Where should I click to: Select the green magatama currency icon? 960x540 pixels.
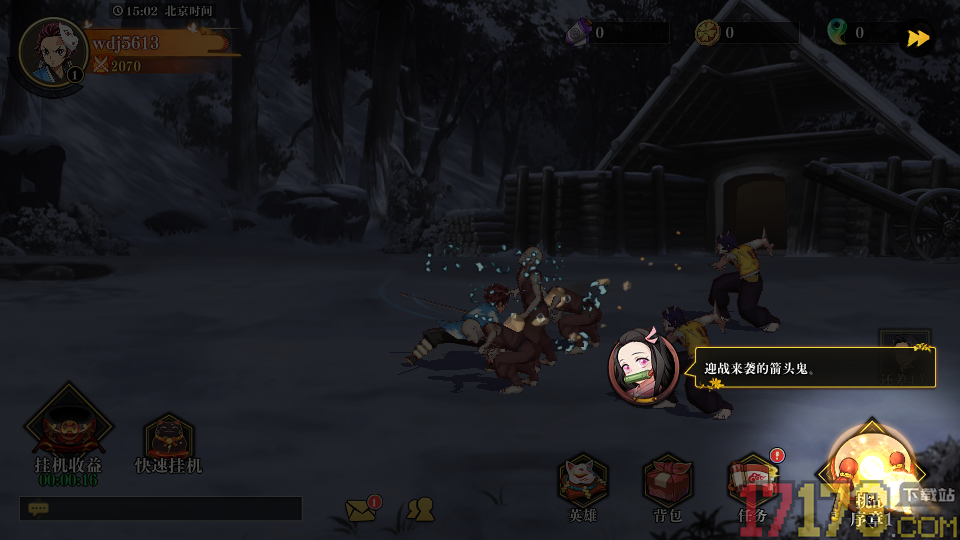coord(838,33)
